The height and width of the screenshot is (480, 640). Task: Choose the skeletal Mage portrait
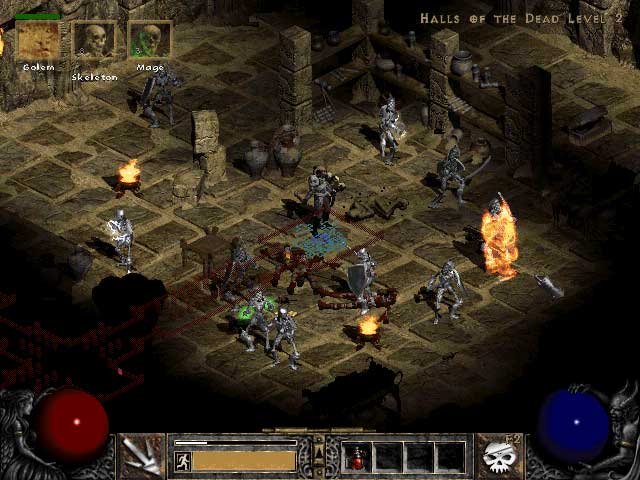click(150, 41)
